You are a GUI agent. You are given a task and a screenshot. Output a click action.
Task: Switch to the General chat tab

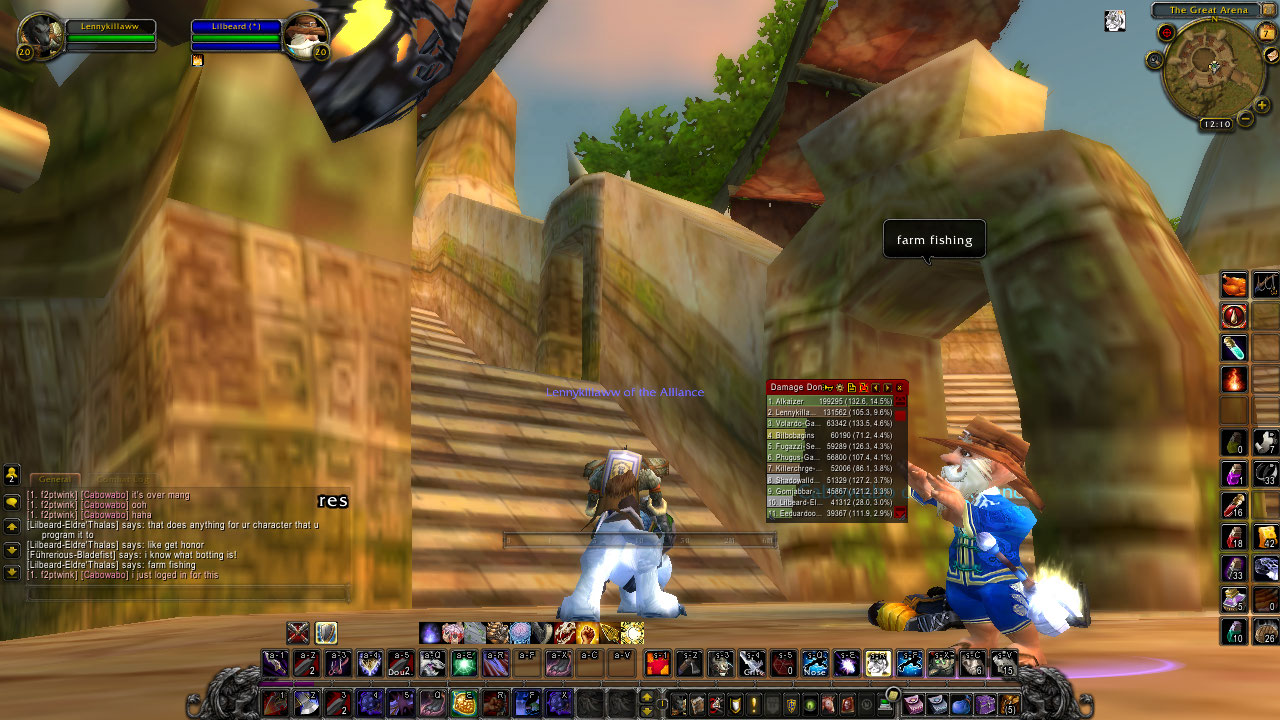point(55,480)
